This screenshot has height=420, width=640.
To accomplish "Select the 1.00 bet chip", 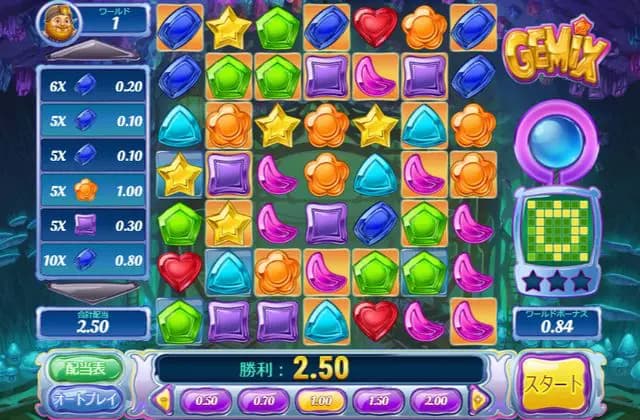I will point(322,400).
